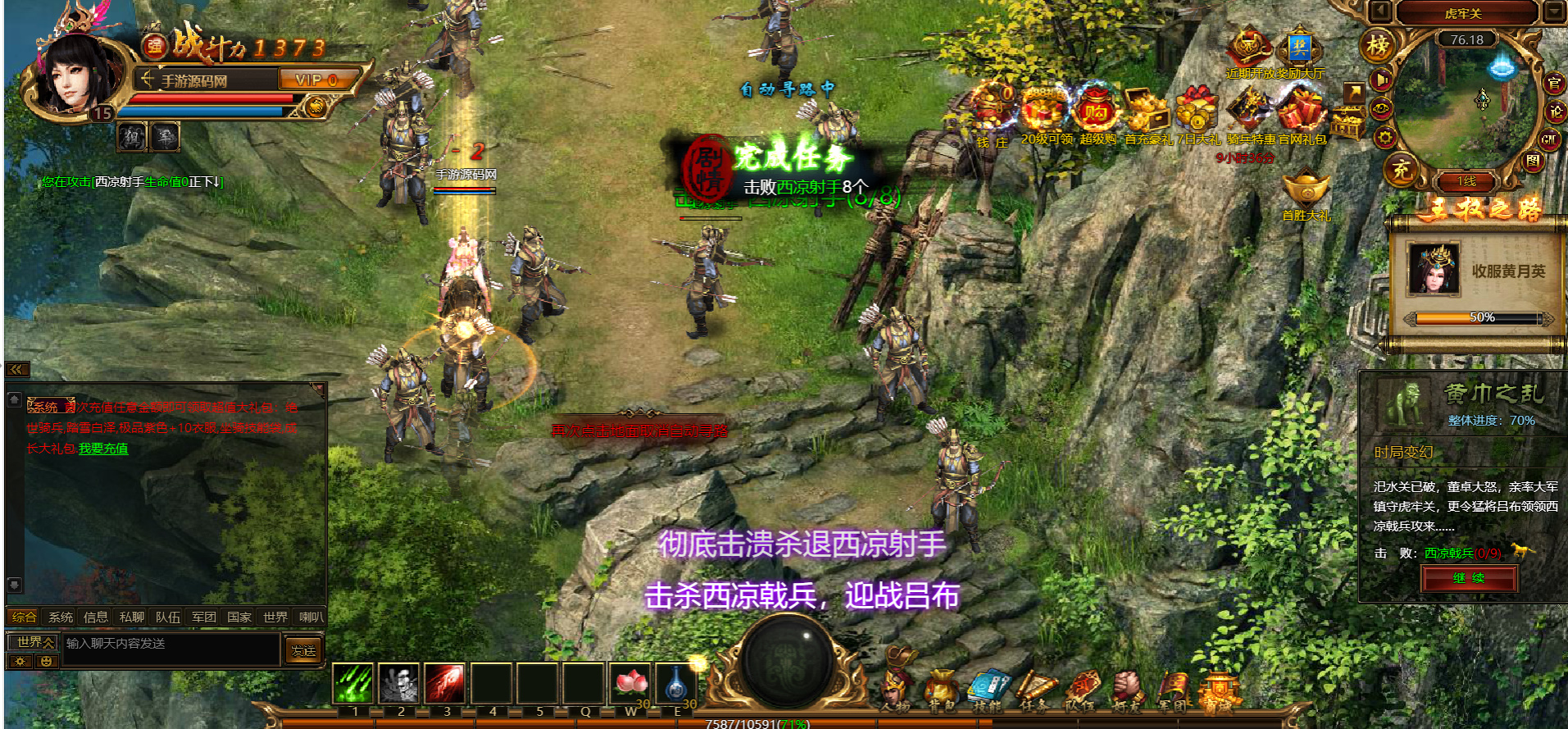Activate the red slash skill in slot 3

(x=444, y=683)
